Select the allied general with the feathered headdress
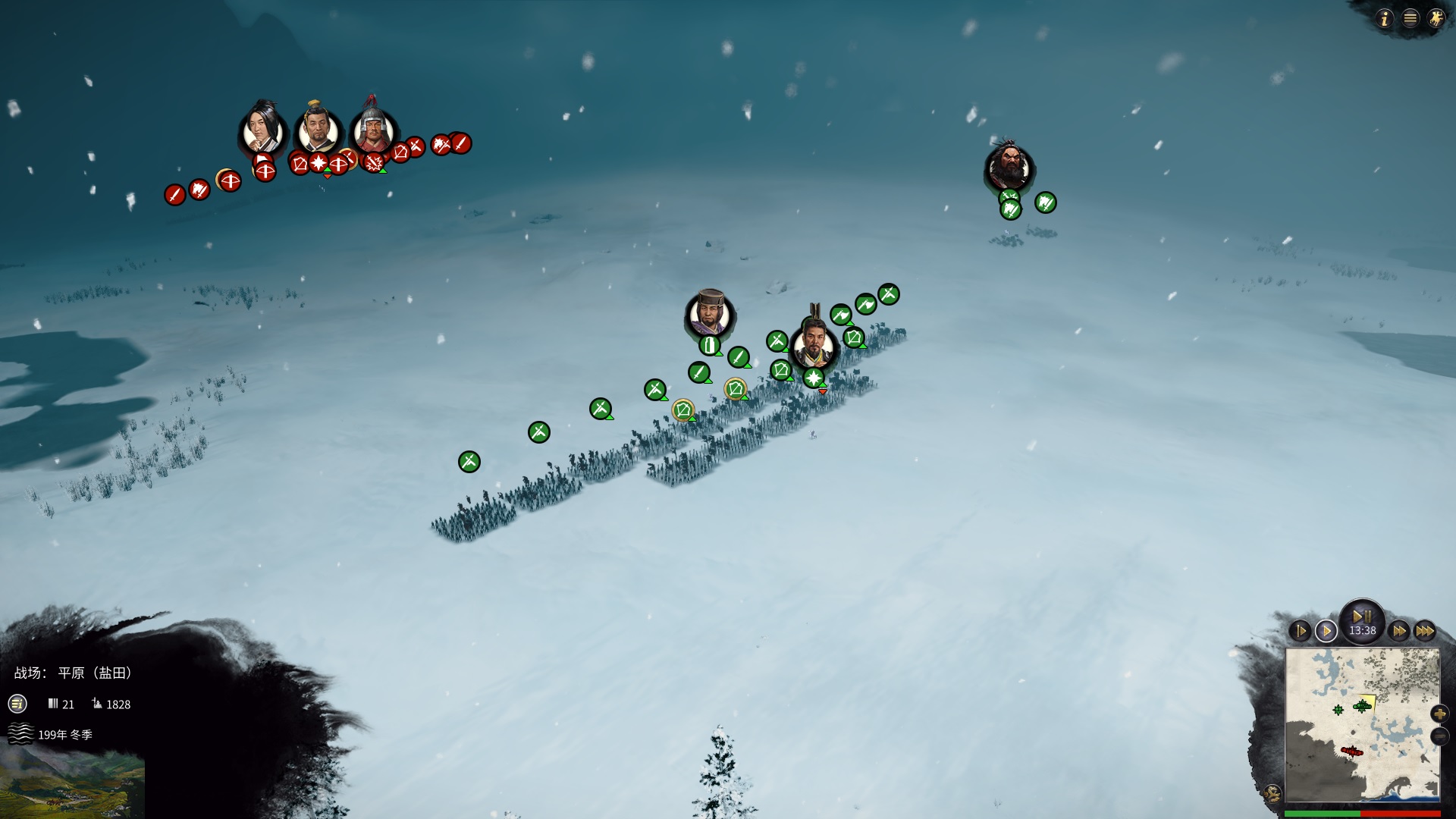The image size is (1456, 819). tap(814, 347)
